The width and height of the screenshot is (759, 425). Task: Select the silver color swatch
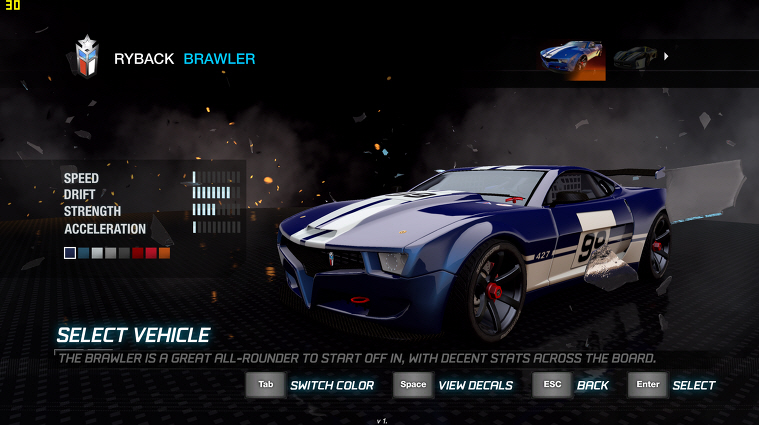(97, 253)
